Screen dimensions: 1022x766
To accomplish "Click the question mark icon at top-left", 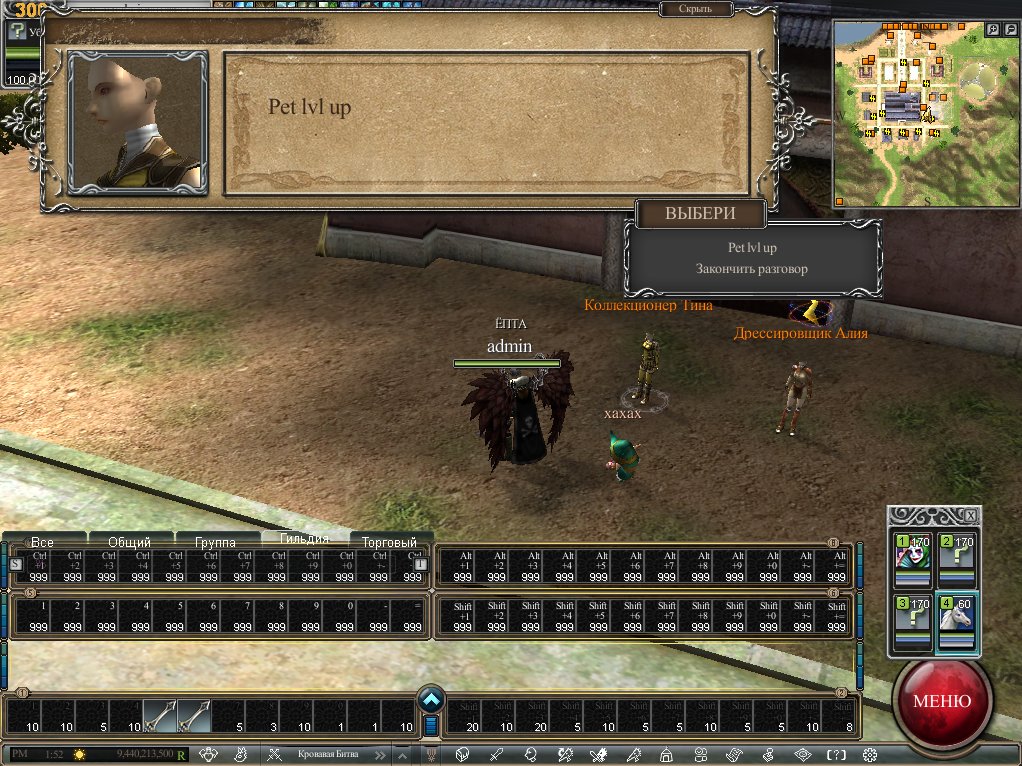I will click(15, 31).
